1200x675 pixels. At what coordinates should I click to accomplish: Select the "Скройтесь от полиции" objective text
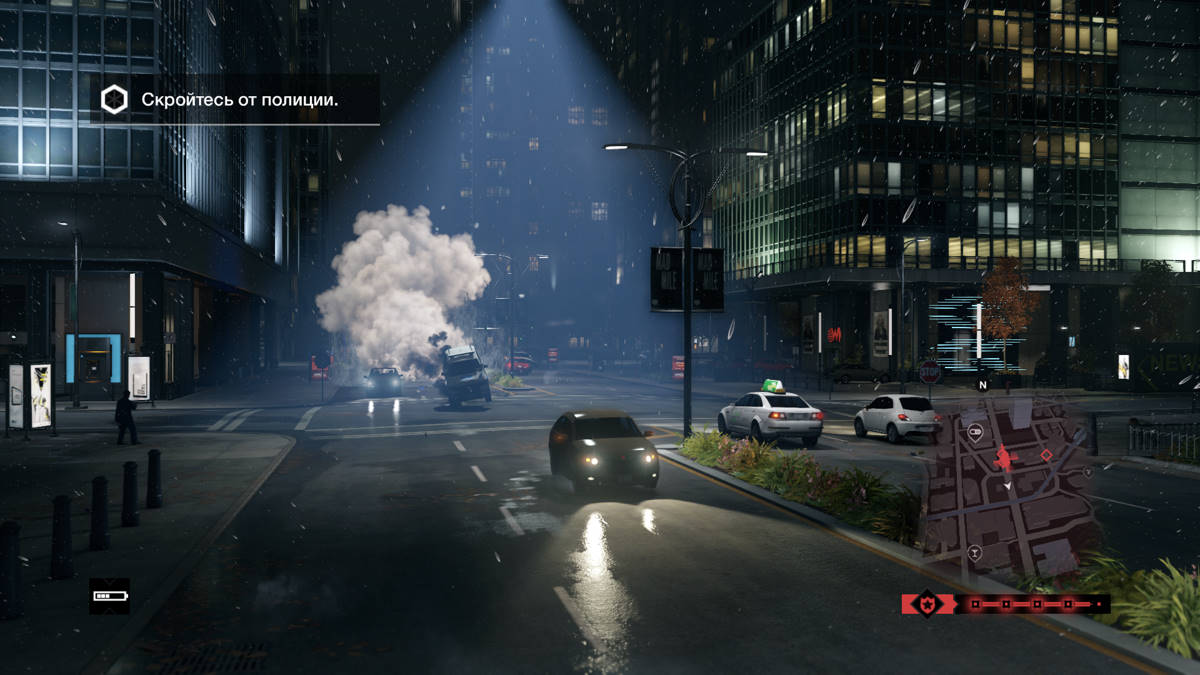point(239,100)
